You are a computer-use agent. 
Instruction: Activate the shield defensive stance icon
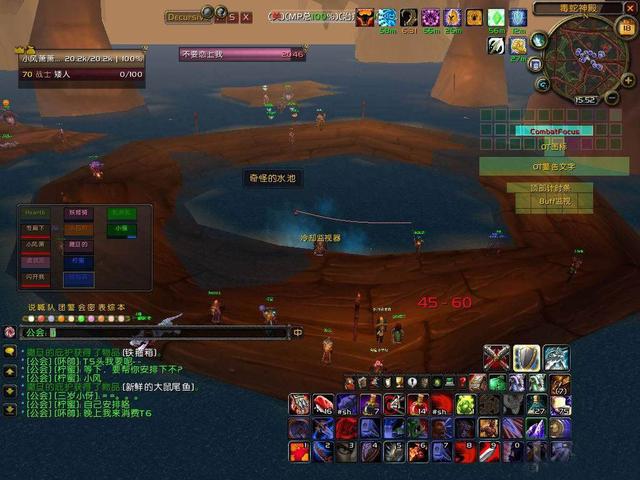click(526, 358)
